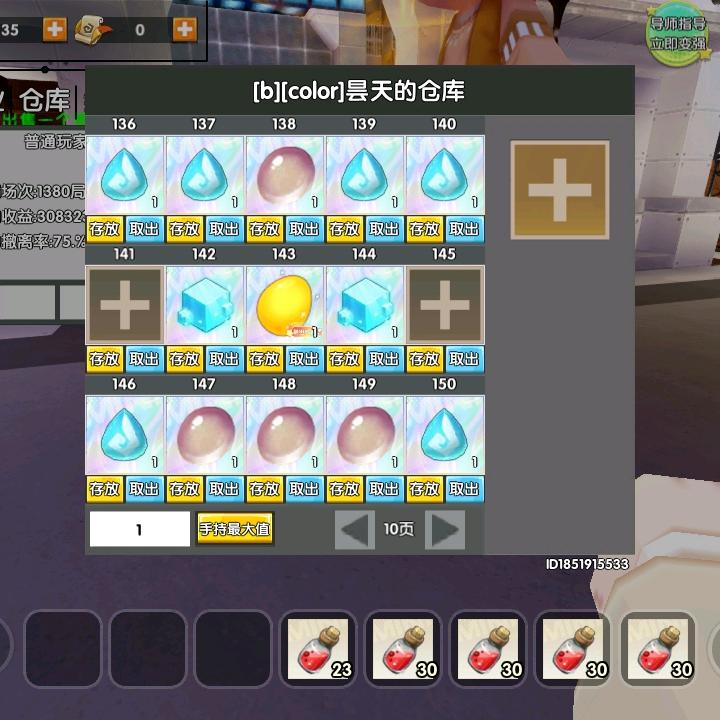This screenshot has height=720, width=720.
Task: Go to the previous warehouse page
Action: (354, 529)
